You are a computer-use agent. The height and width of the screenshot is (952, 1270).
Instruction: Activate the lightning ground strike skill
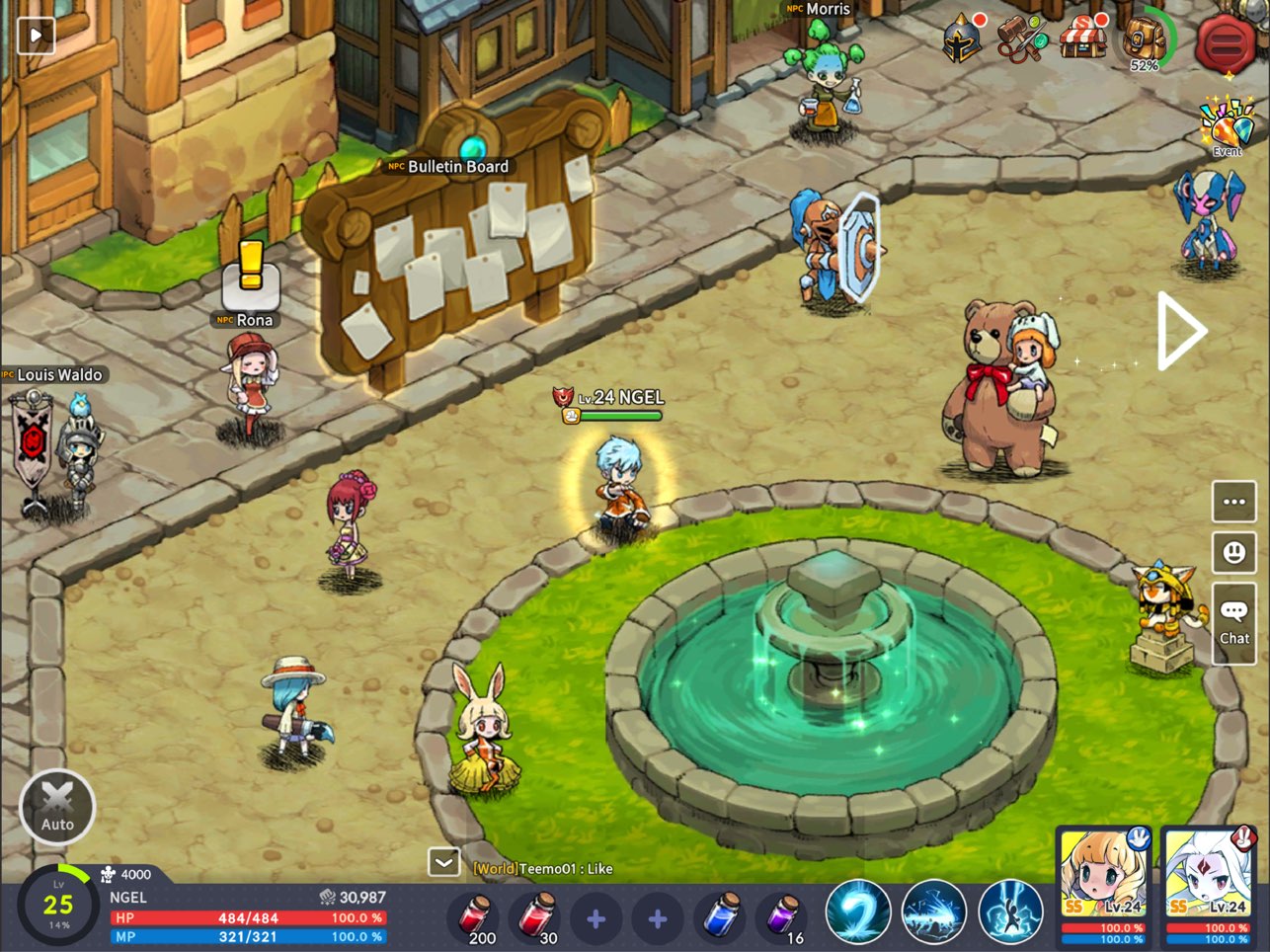[934, 913]
